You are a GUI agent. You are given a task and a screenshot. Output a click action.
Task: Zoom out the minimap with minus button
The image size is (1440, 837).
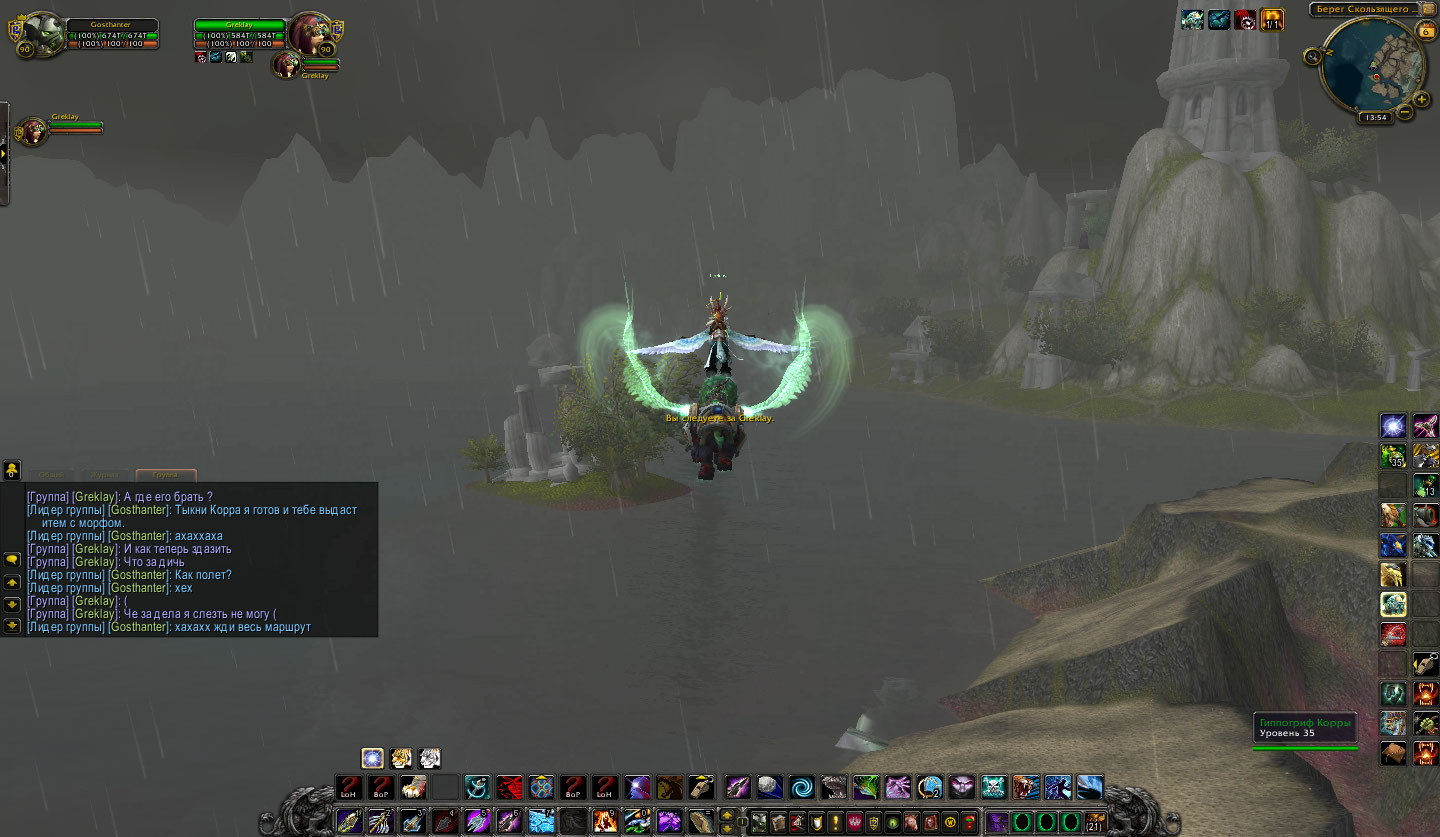pos(1406,112)
